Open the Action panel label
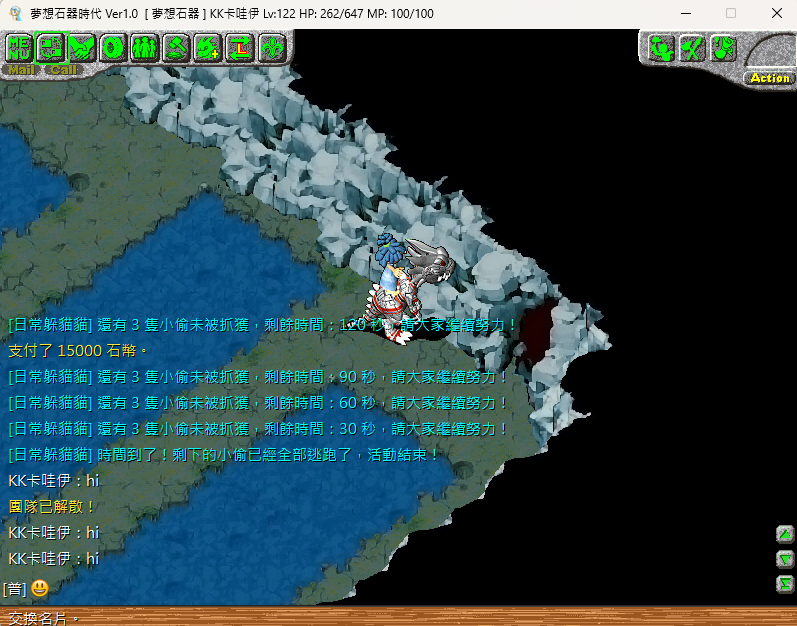This screenshot has width=797, height=626. point(769,78)
